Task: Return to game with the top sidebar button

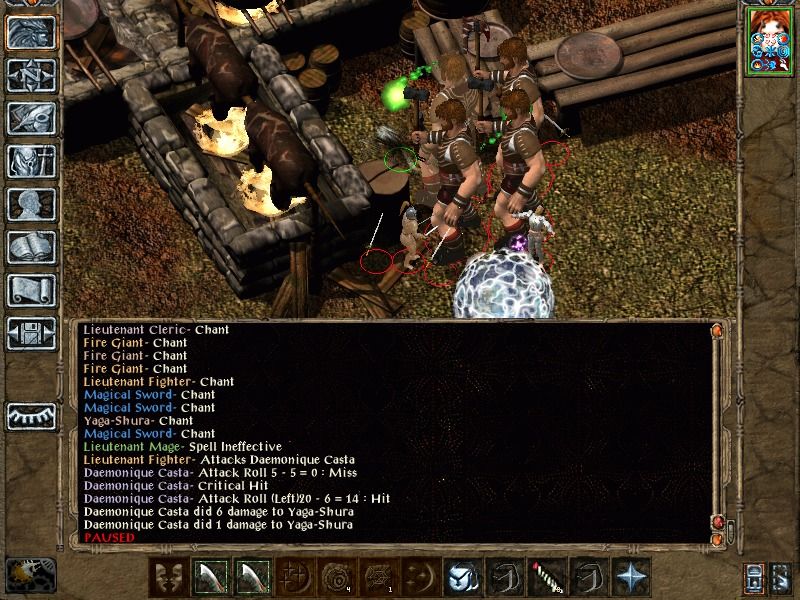Action: (x=32, y=33)
